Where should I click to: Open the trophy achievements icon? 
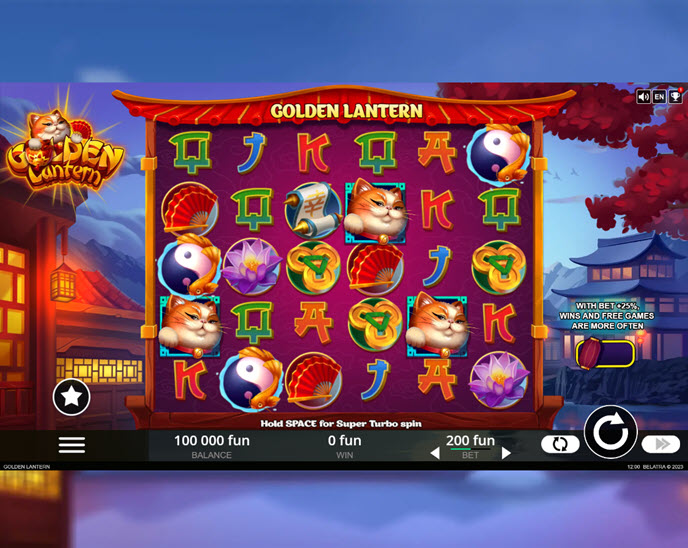[x=674, y=97]
